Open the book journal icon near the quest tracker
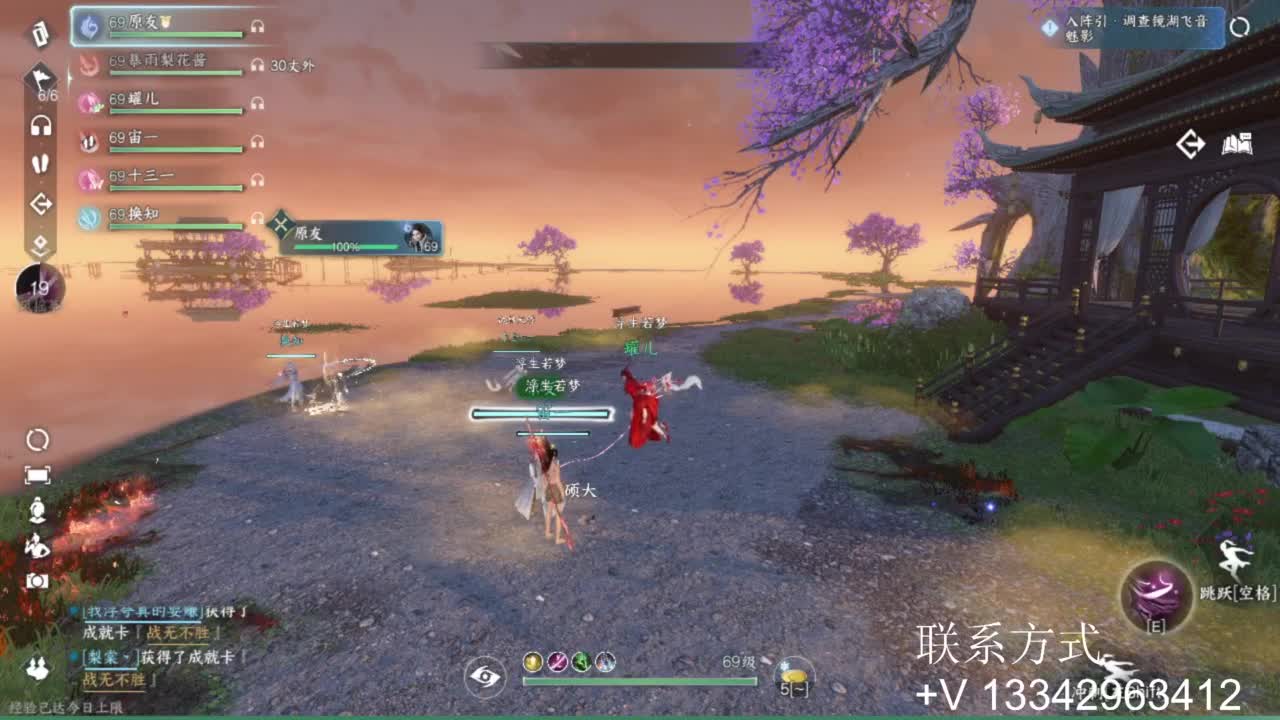This screenshot has height=720, width=1280. (x=1237, y=144)
